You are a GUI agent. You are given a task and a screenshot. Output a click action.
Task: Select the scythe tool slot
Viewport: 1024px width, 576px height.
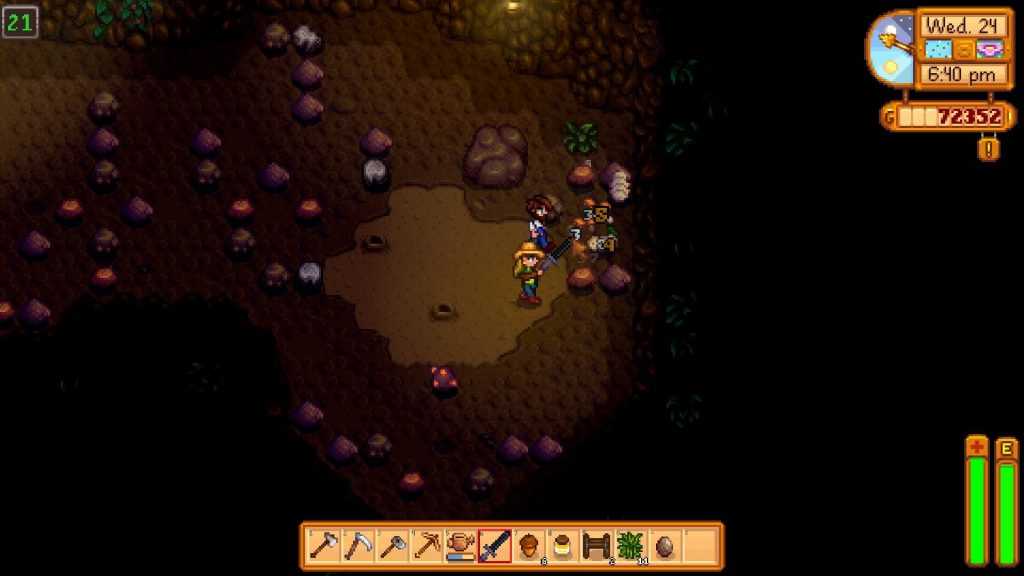tap(358, 546)
